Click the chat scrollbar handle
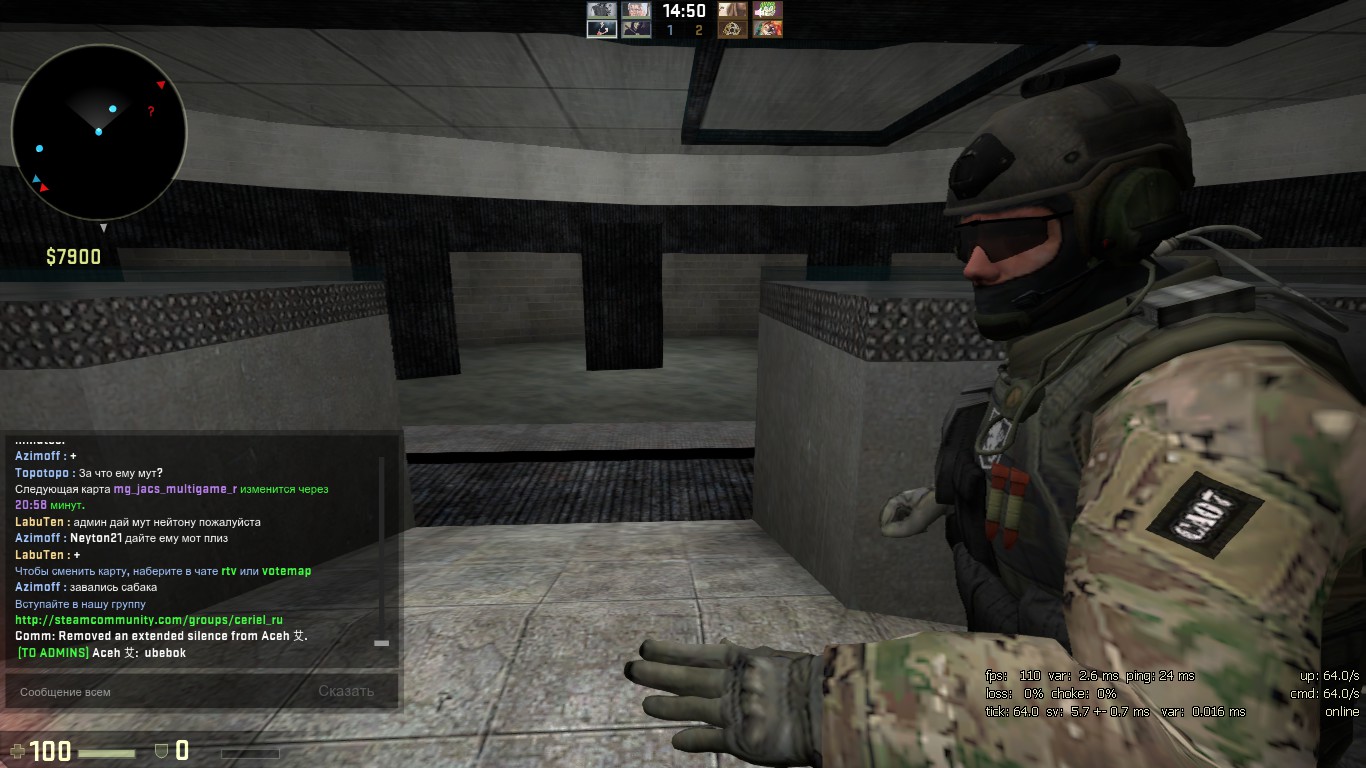The image size is (1366, 768). click(381, 643)
